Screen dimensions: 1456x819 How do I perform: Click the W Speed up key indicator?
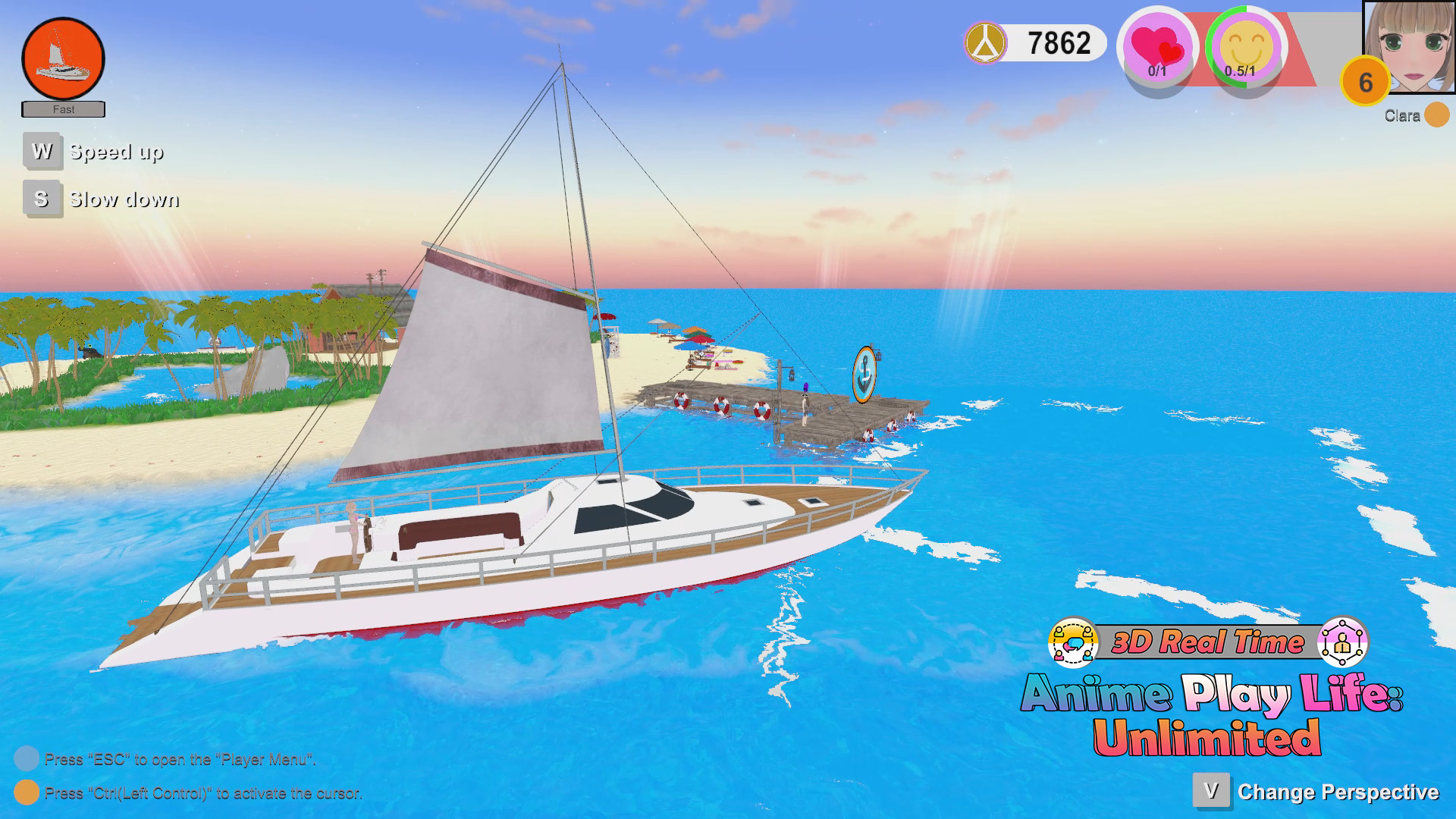click(42, 151)
